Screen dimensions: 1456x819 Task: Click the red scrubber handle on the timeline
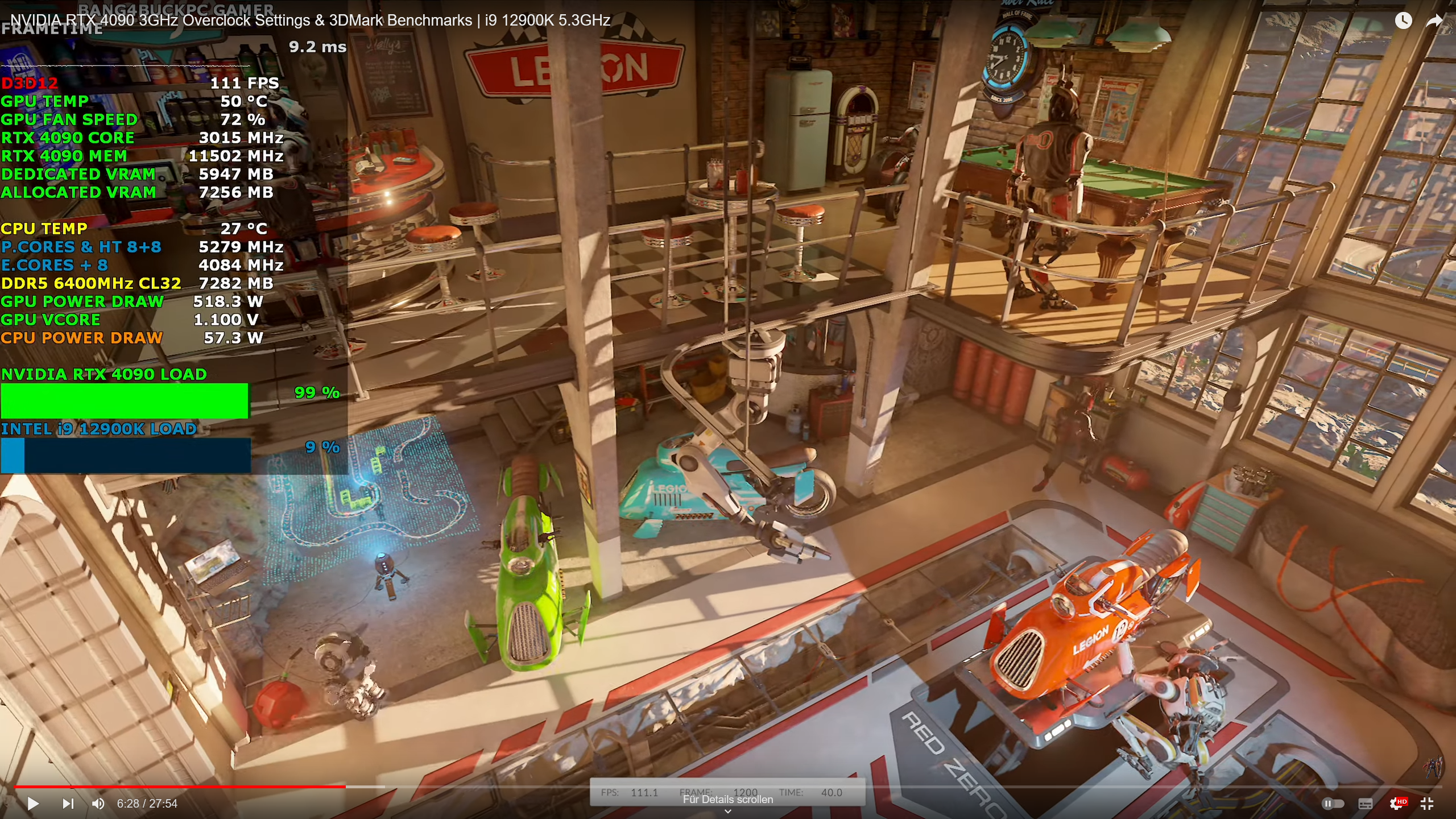click(346, 787)
